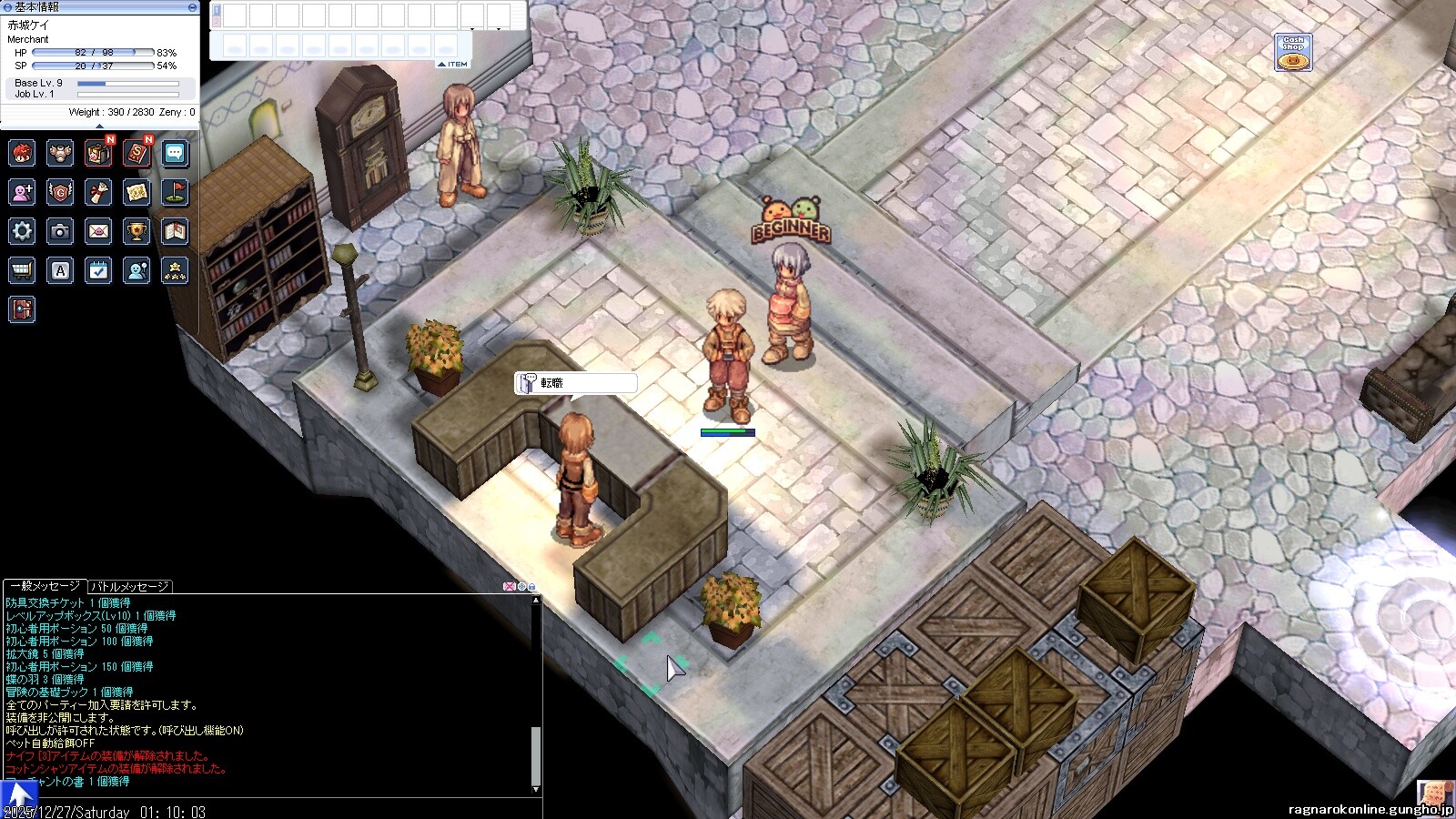
Task: Switch to the バトルメッセージ chat tab
Action: [129, 587]
